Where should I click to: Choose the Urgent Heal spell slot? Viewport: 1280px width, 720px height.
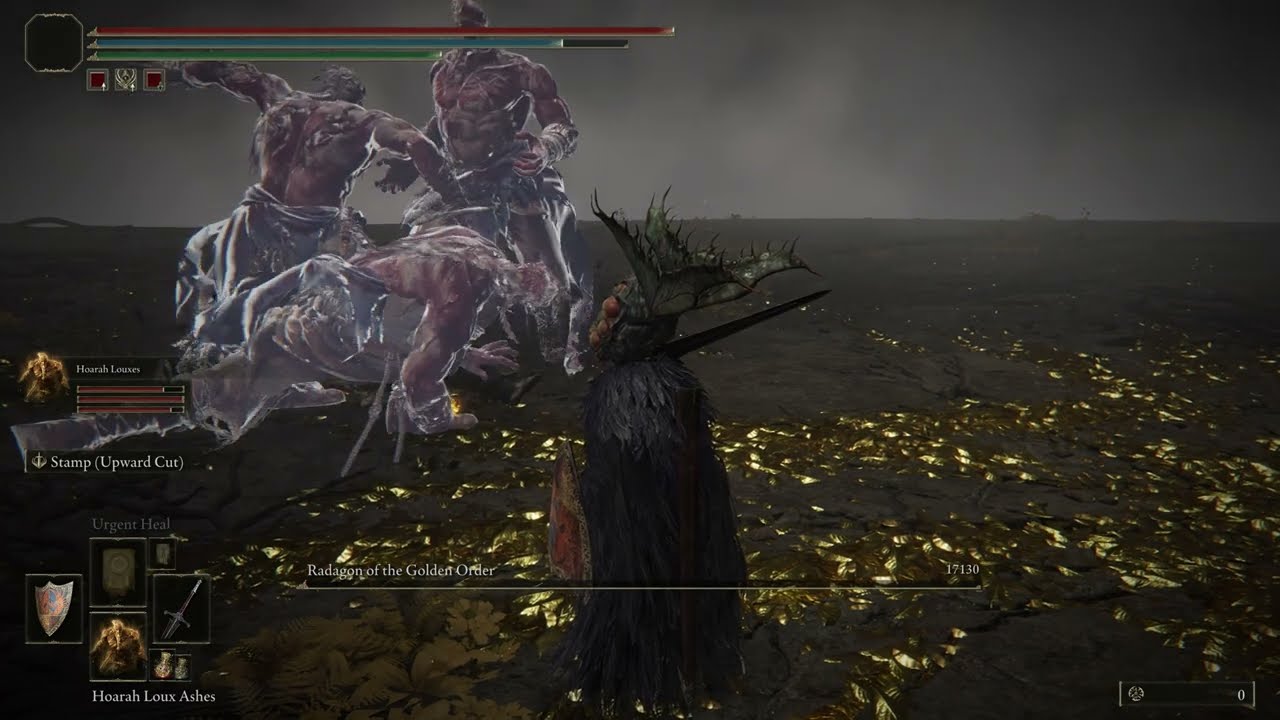118,572
